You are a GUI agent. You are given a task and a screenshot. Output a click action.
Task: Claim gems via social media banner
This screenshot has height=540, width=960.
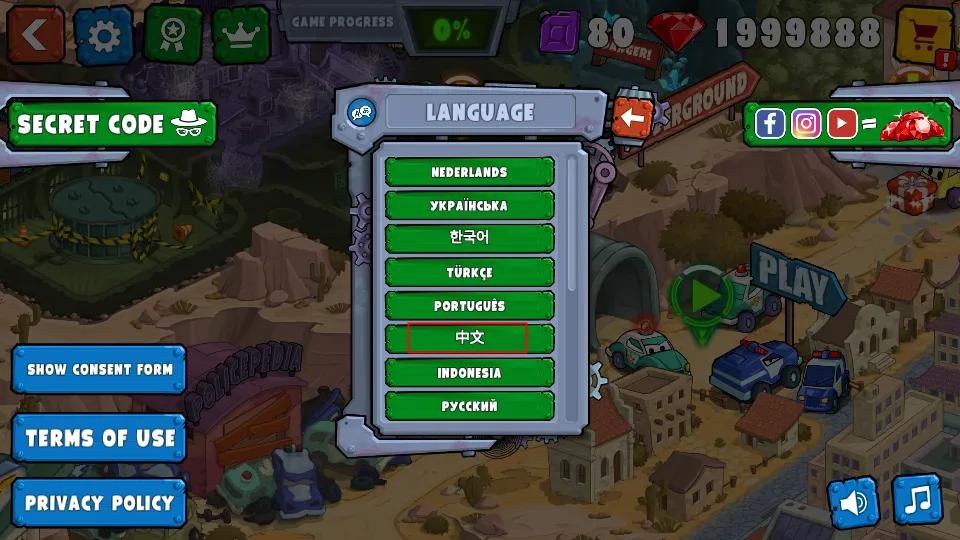[x=849, y=124]
